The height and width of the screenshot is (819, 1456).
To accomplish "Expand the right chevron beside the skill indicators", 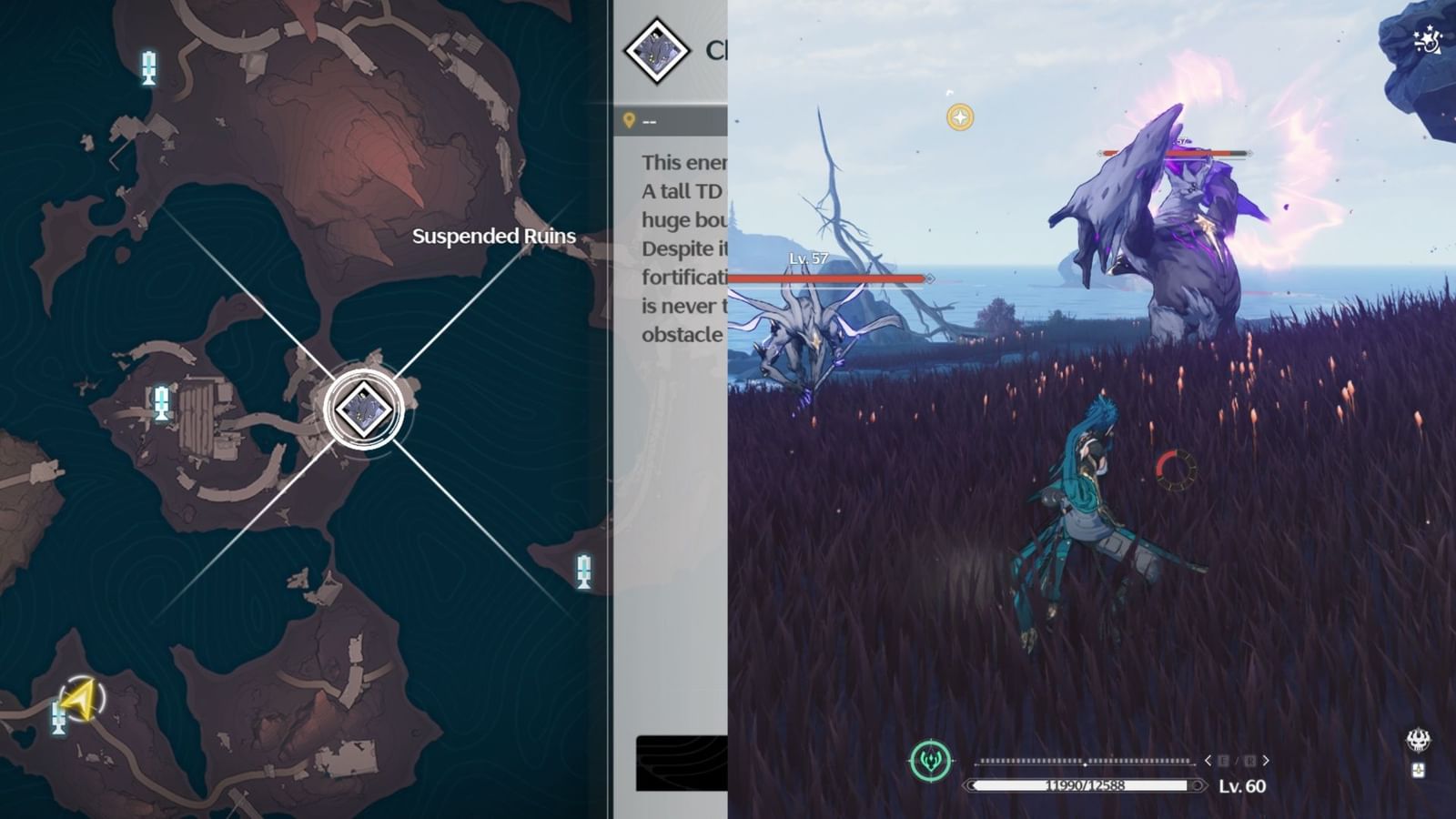I will (x=1265, y=760).
